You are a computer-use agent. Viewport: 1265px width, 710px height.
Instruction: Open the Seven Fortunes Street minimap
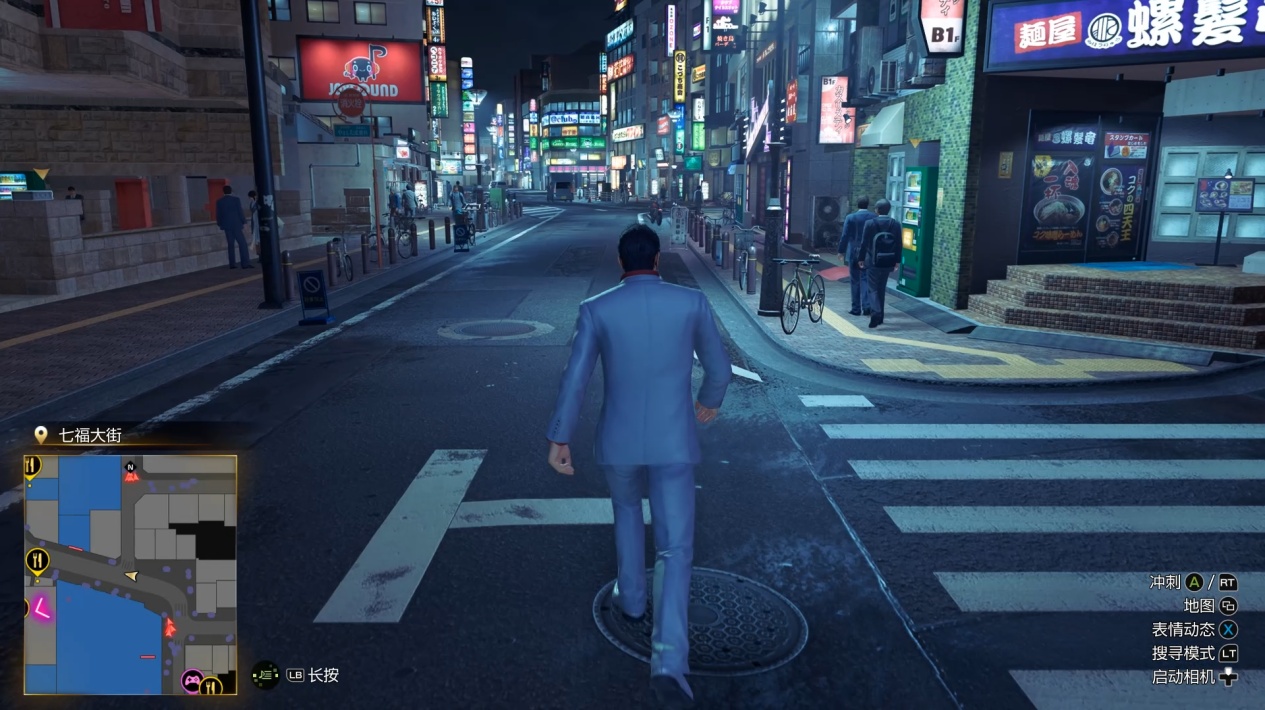click(x=130, y=574)
